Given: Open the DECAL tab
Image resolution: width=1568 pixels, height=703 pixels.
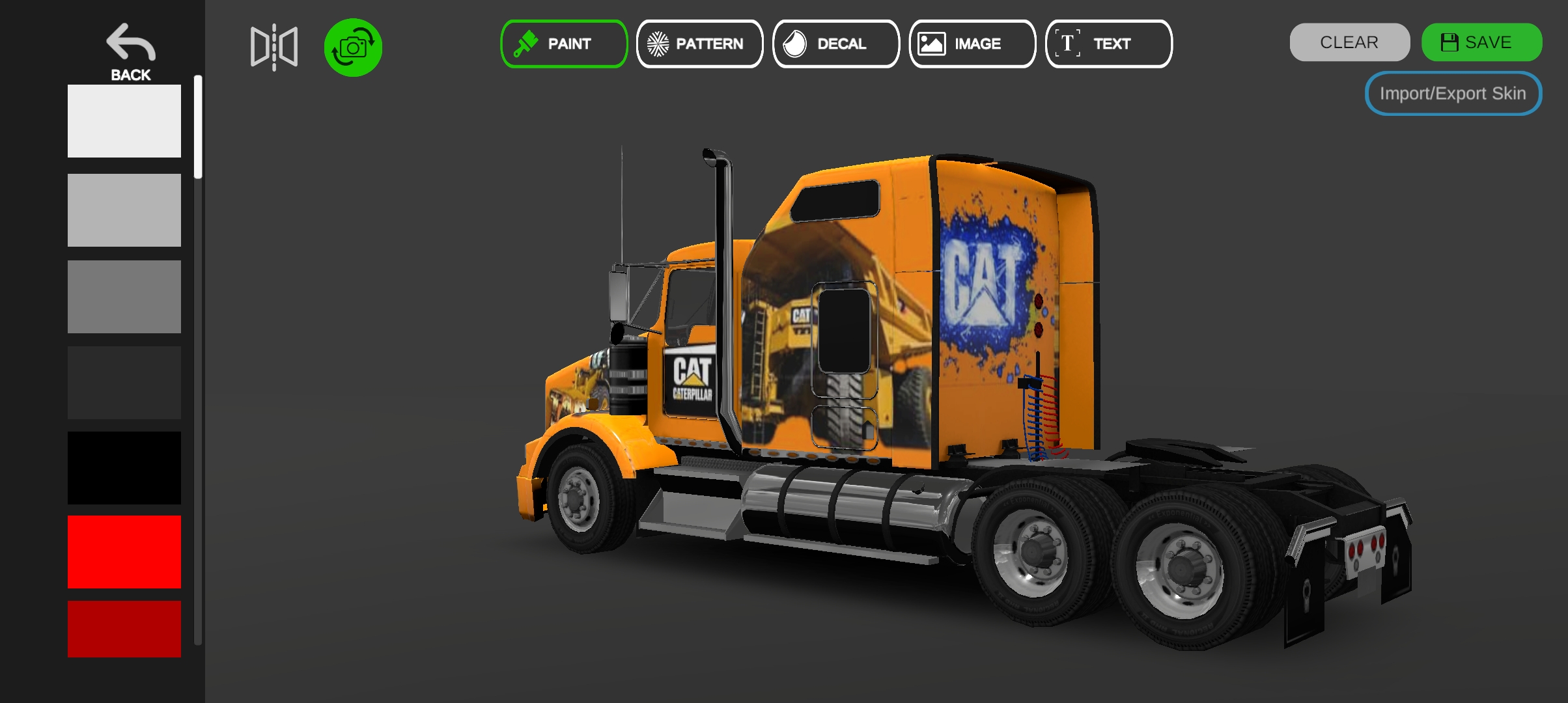Looking at the screenshot, I should (836, 44).
